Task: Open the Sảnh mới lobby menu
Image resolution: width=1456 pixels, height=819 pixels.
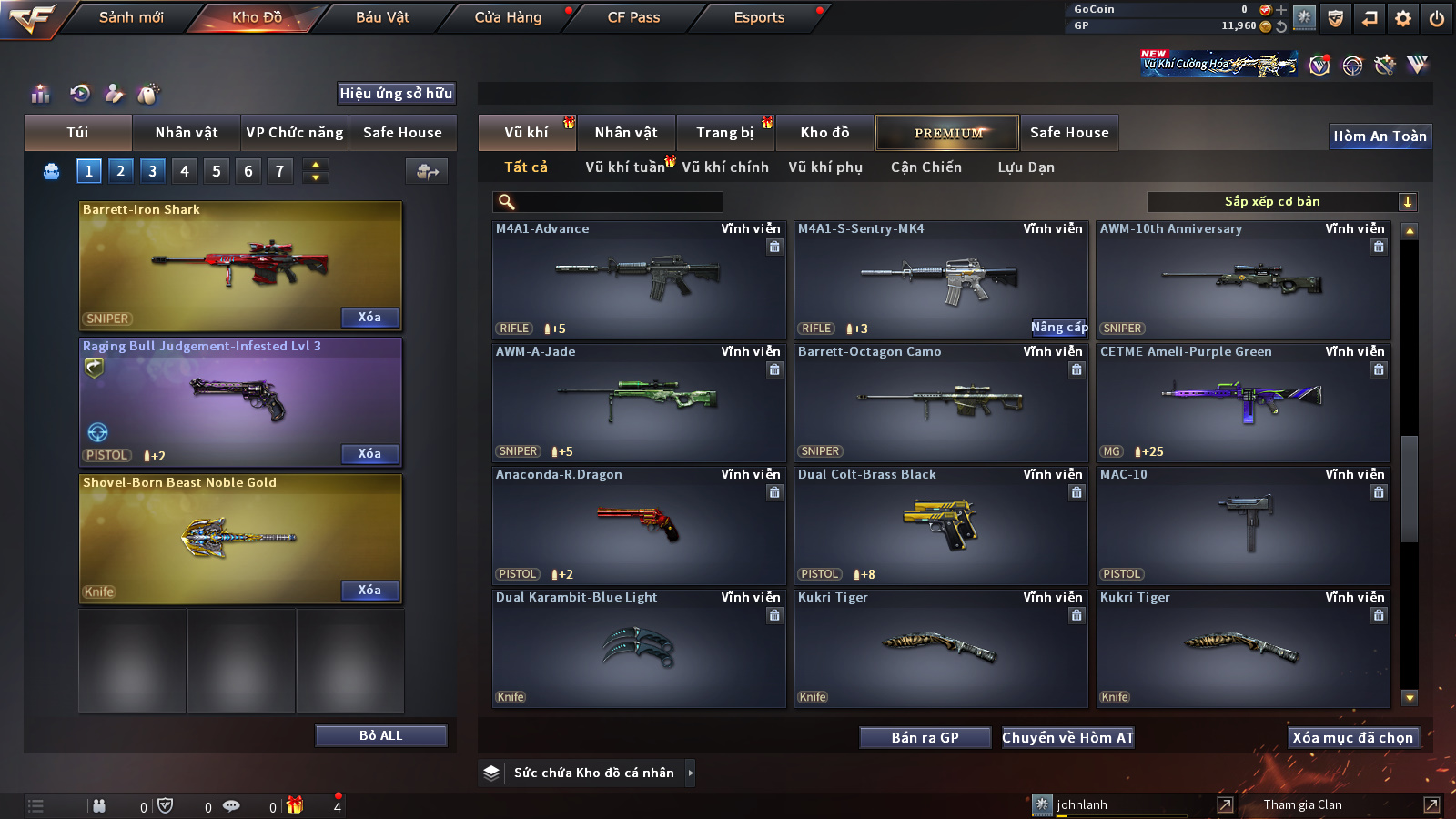Action: 131,17
